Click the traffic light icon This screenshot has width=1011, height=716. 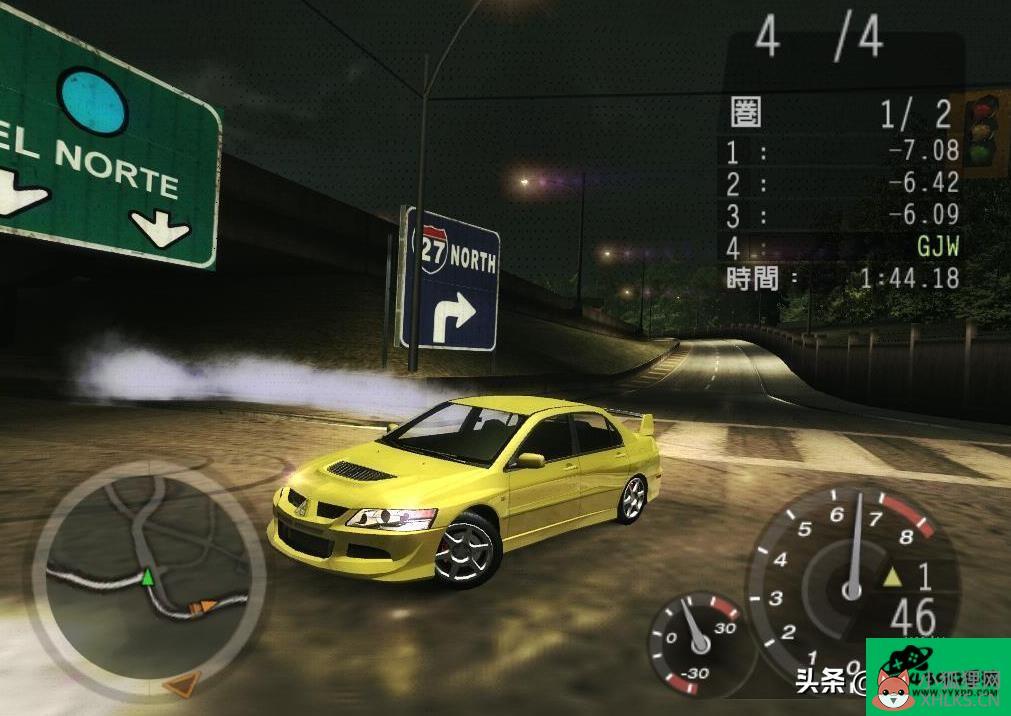(x=985, y=132)
